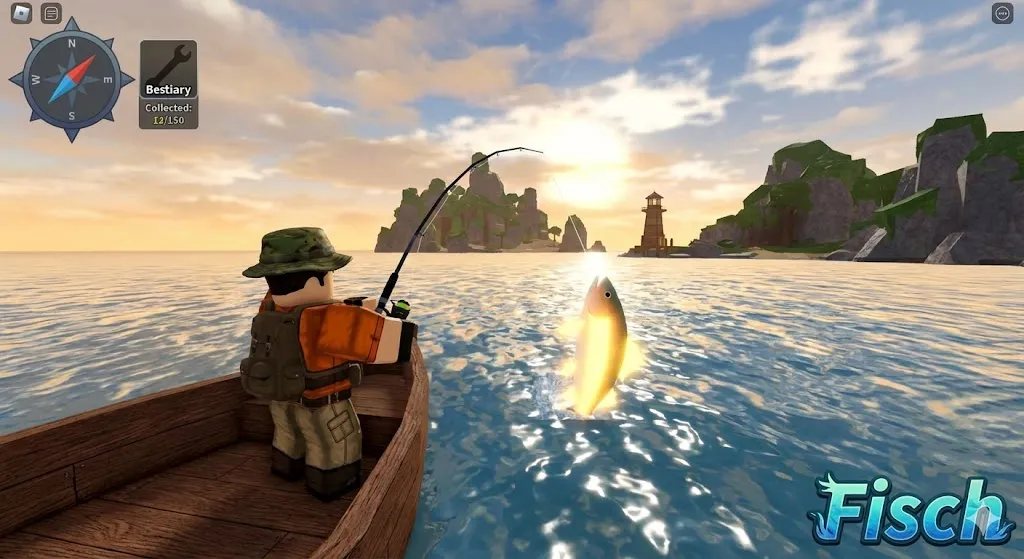Open the three-dots options menu

tap(1002, 13)
